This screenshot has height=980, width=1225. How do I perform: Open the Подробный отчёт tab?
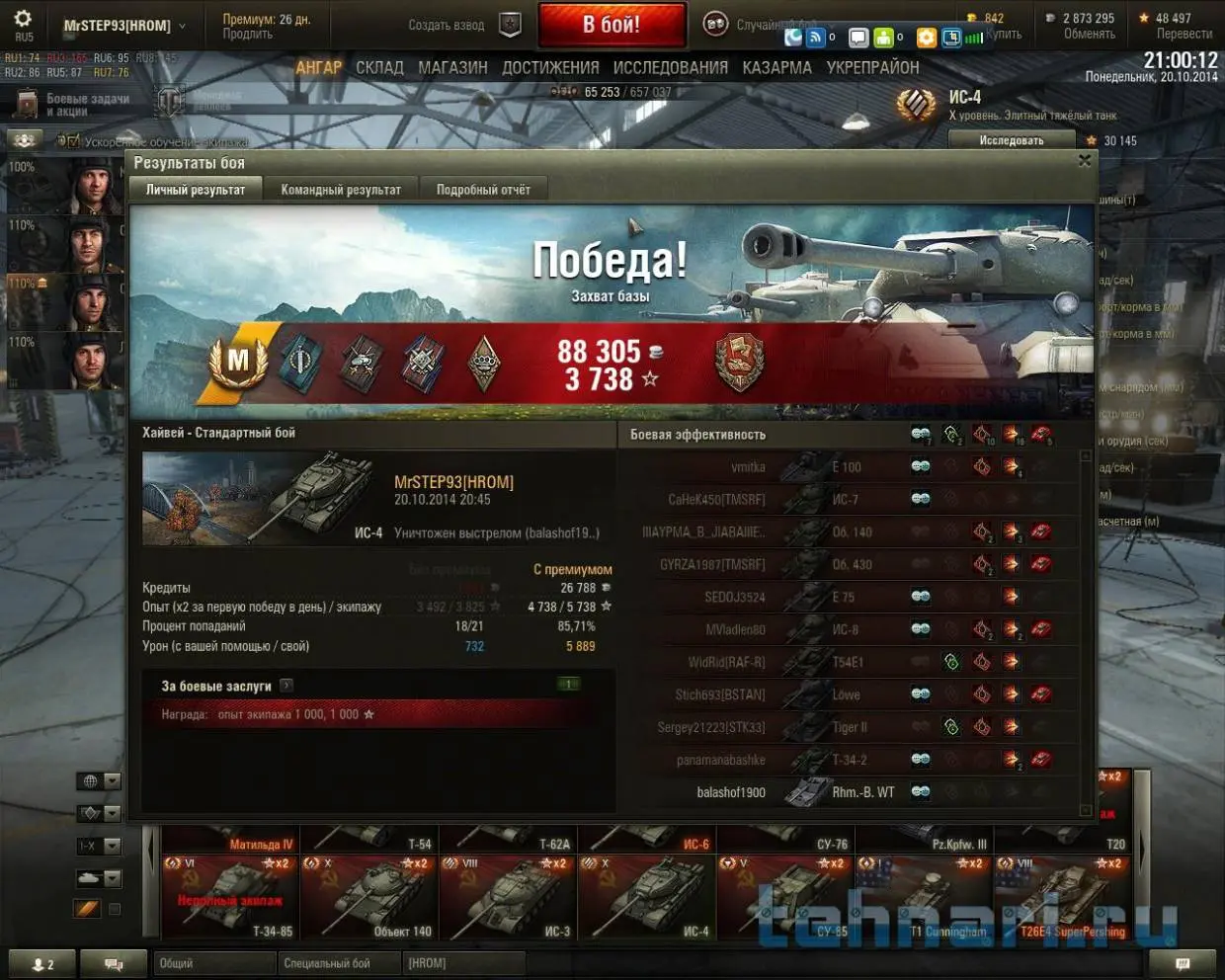click(483, 190)
